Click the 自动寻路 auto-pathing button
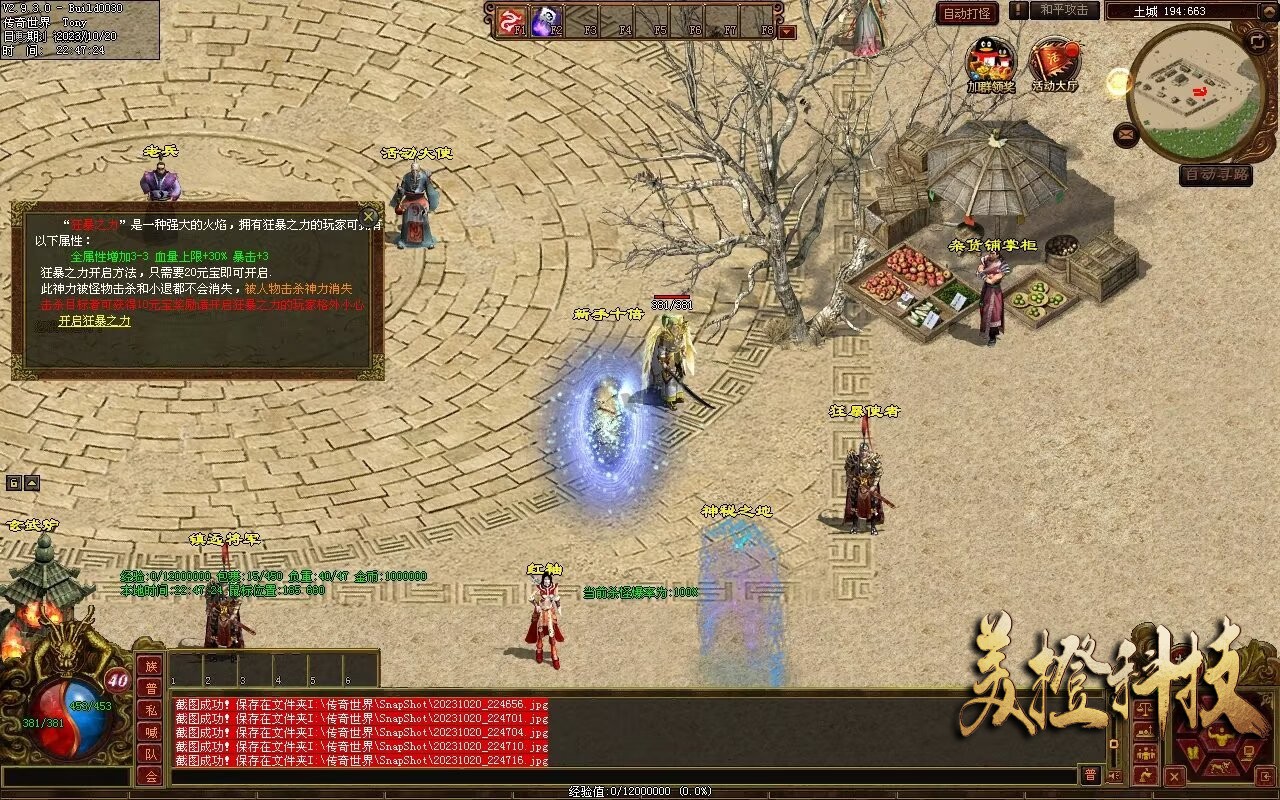Image resolution: width=1280 pixels, height=800 pixels. pyautogui.click(x=1215, y=174)
